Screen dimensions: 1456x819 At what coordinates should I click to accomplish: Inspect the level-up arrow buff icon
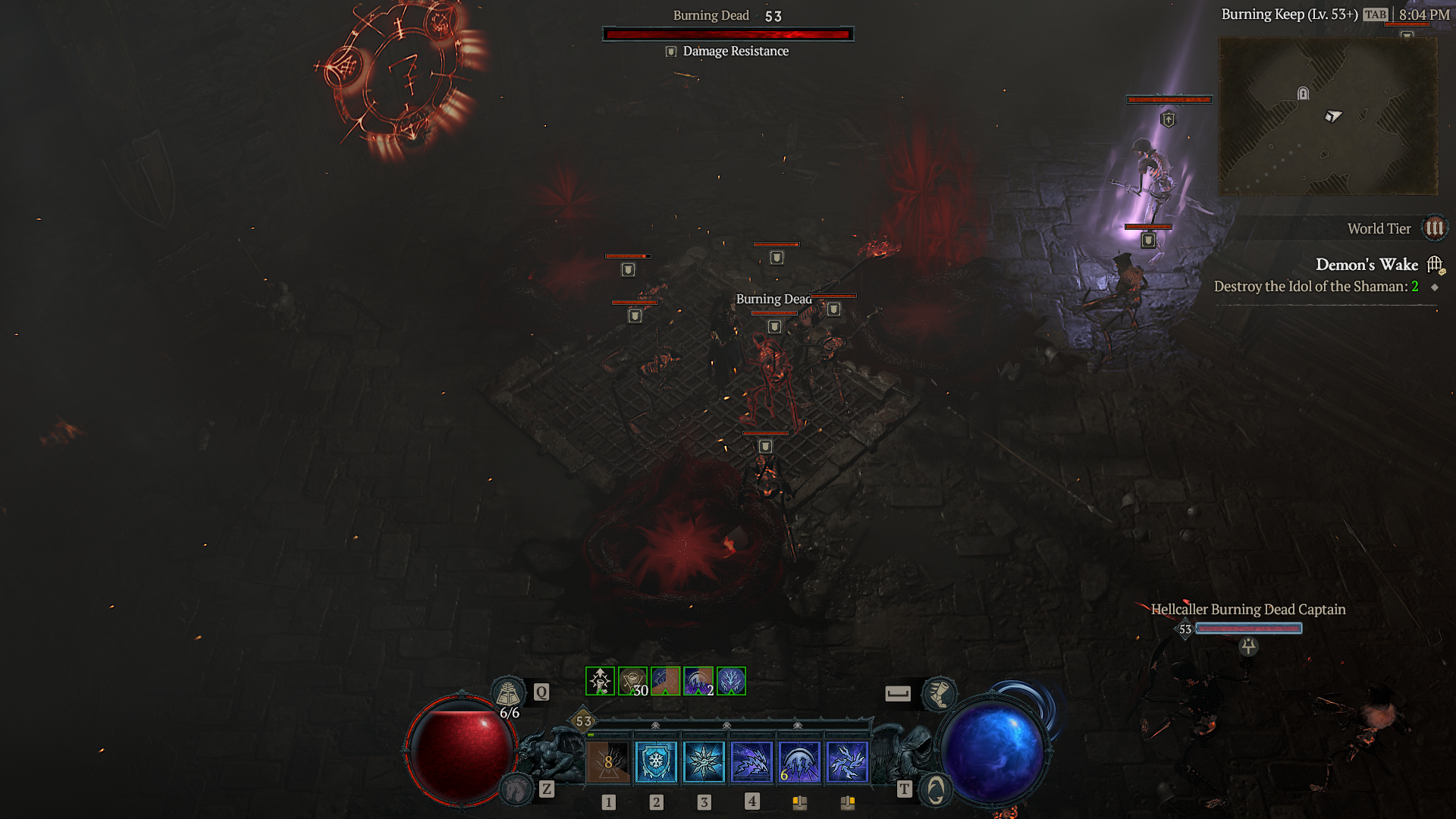(600, 681)
